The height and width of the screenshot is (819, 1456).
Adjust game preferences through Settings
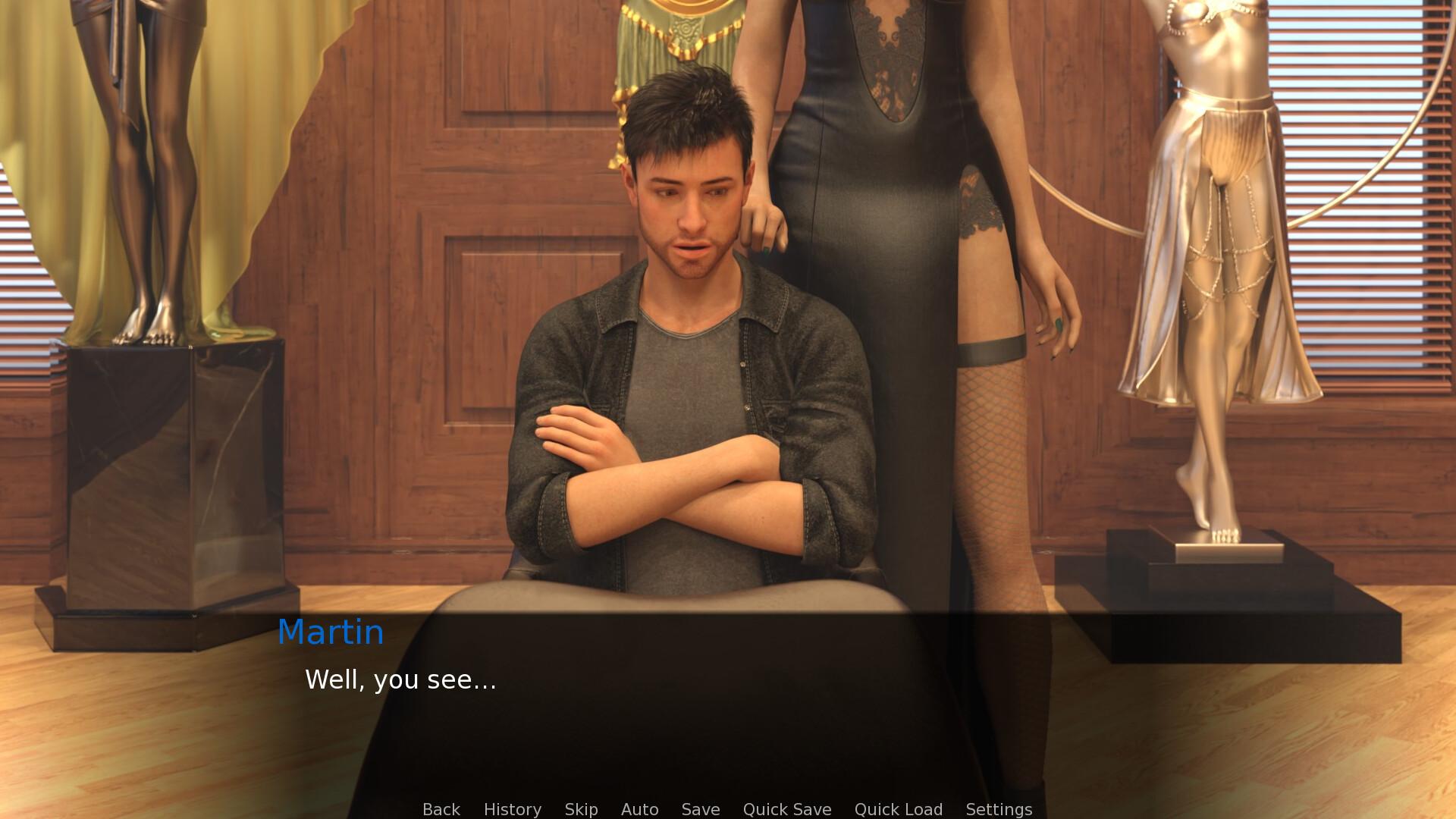[999, 809]
